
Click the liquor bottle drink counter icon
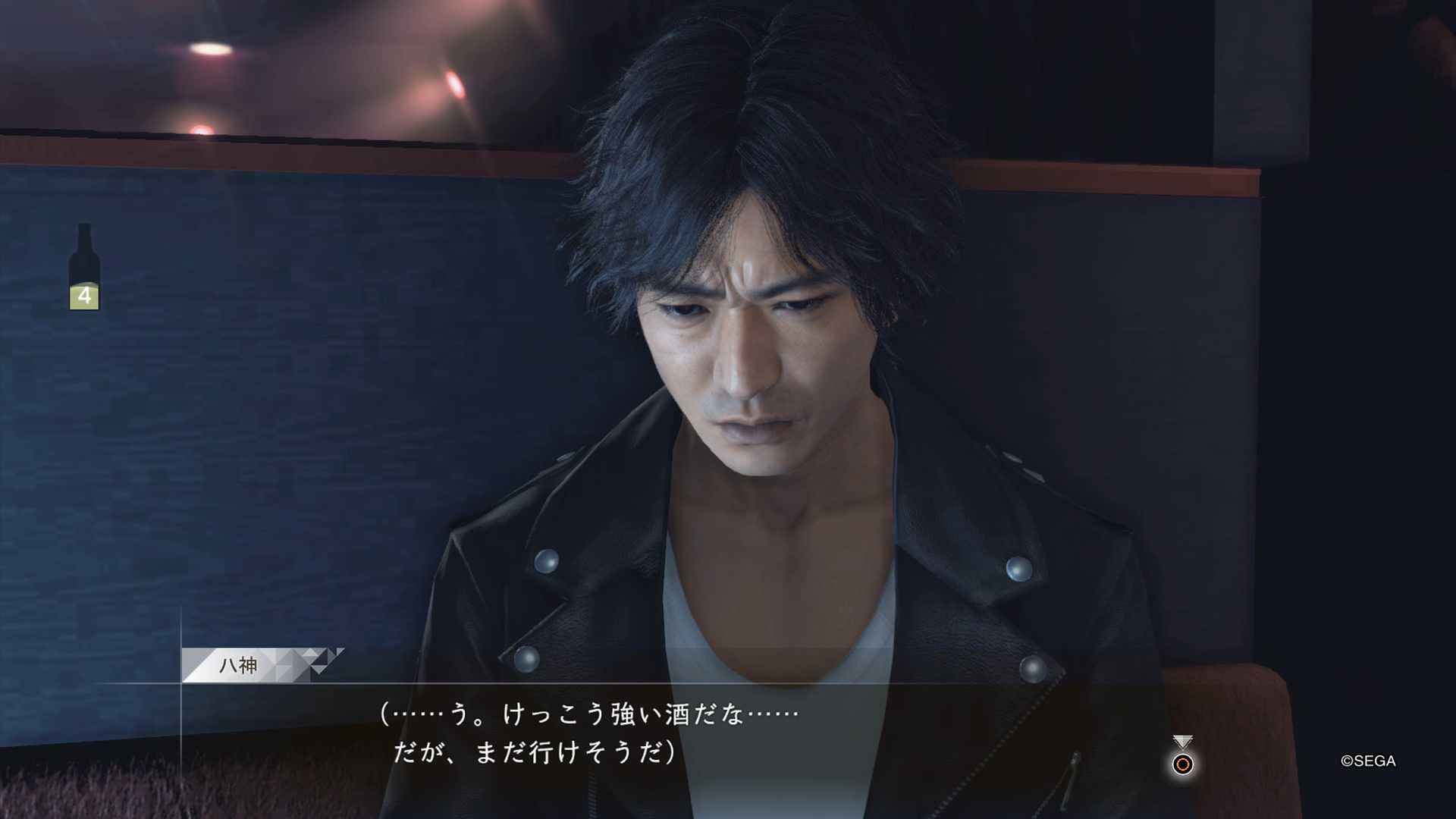tap(84, 267)
